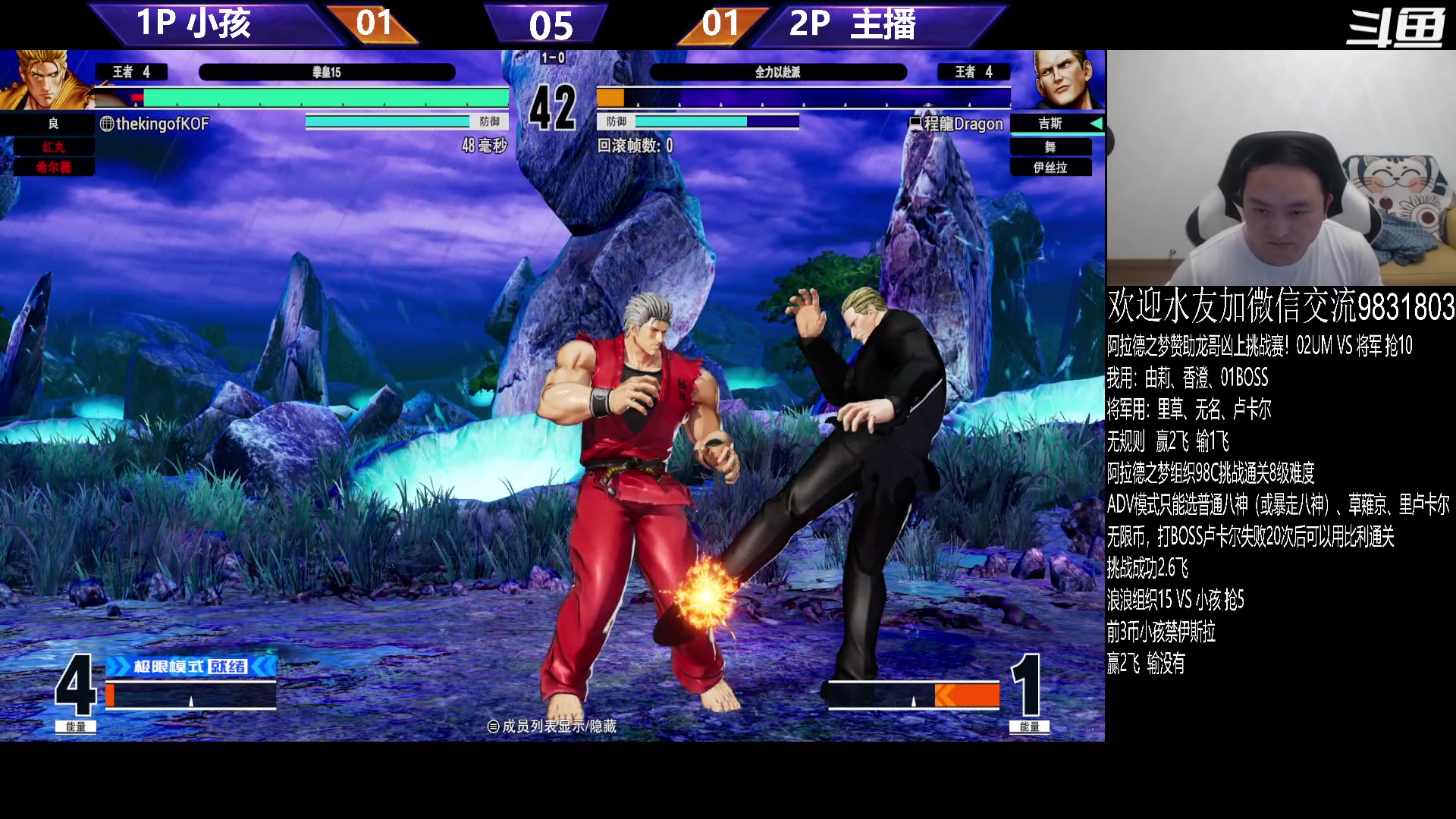Screen dimensions: 1456x819
Task: Choose the 伊丝拉 team member label
Action: pyautogui.click(x=1050, y=167)
